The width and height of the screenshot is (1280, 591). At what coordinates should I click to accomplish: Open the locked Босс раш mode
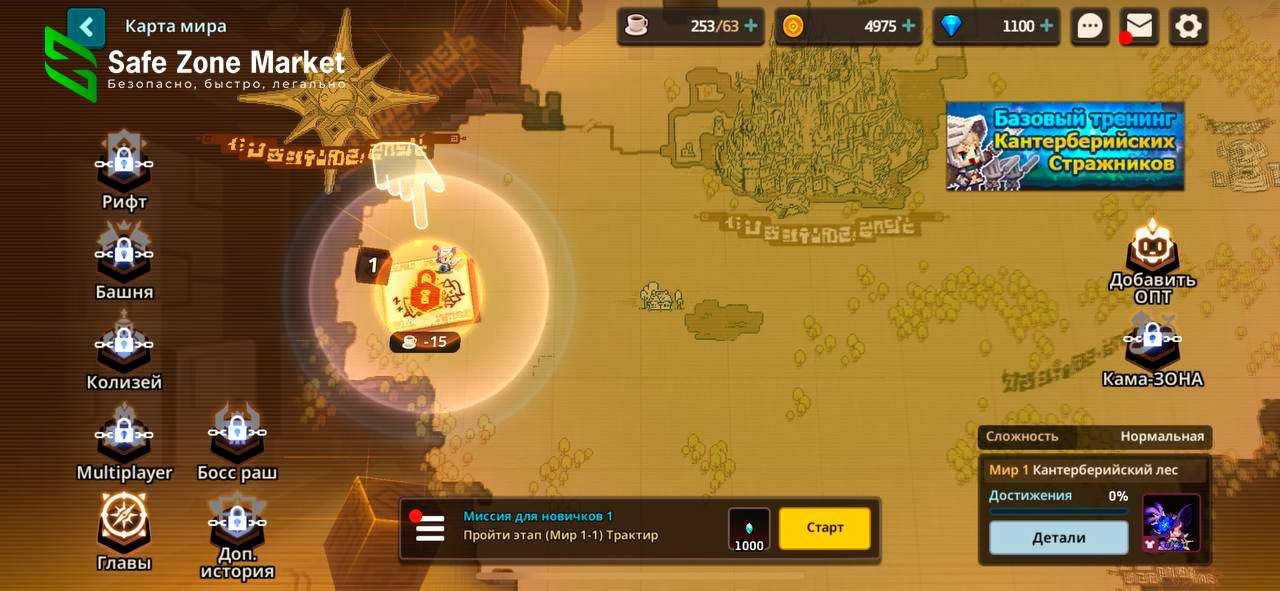pyautogui.click(x=237, y=436)
